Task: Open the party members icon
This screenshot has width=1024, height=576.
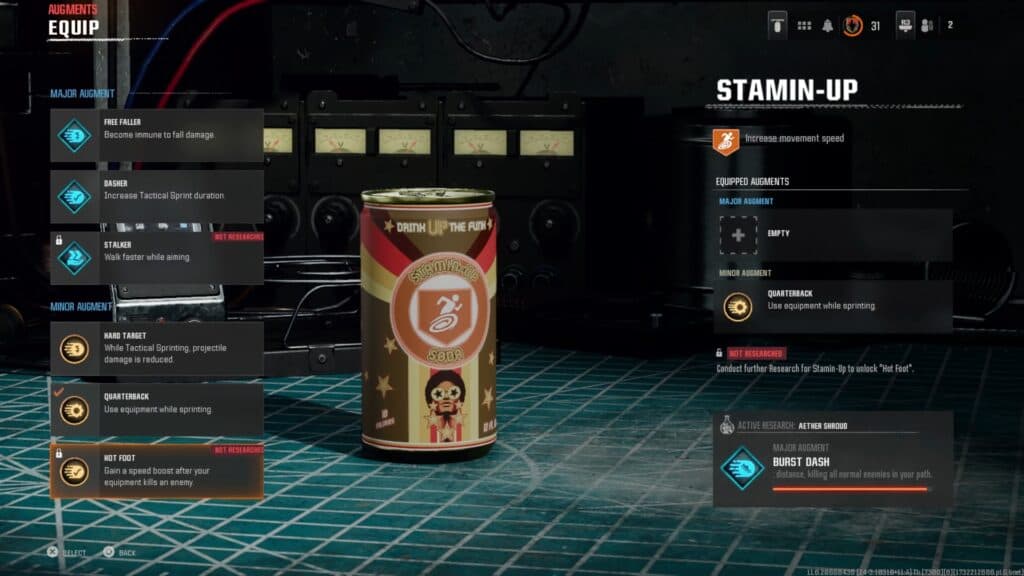Action: coord(926,26)
